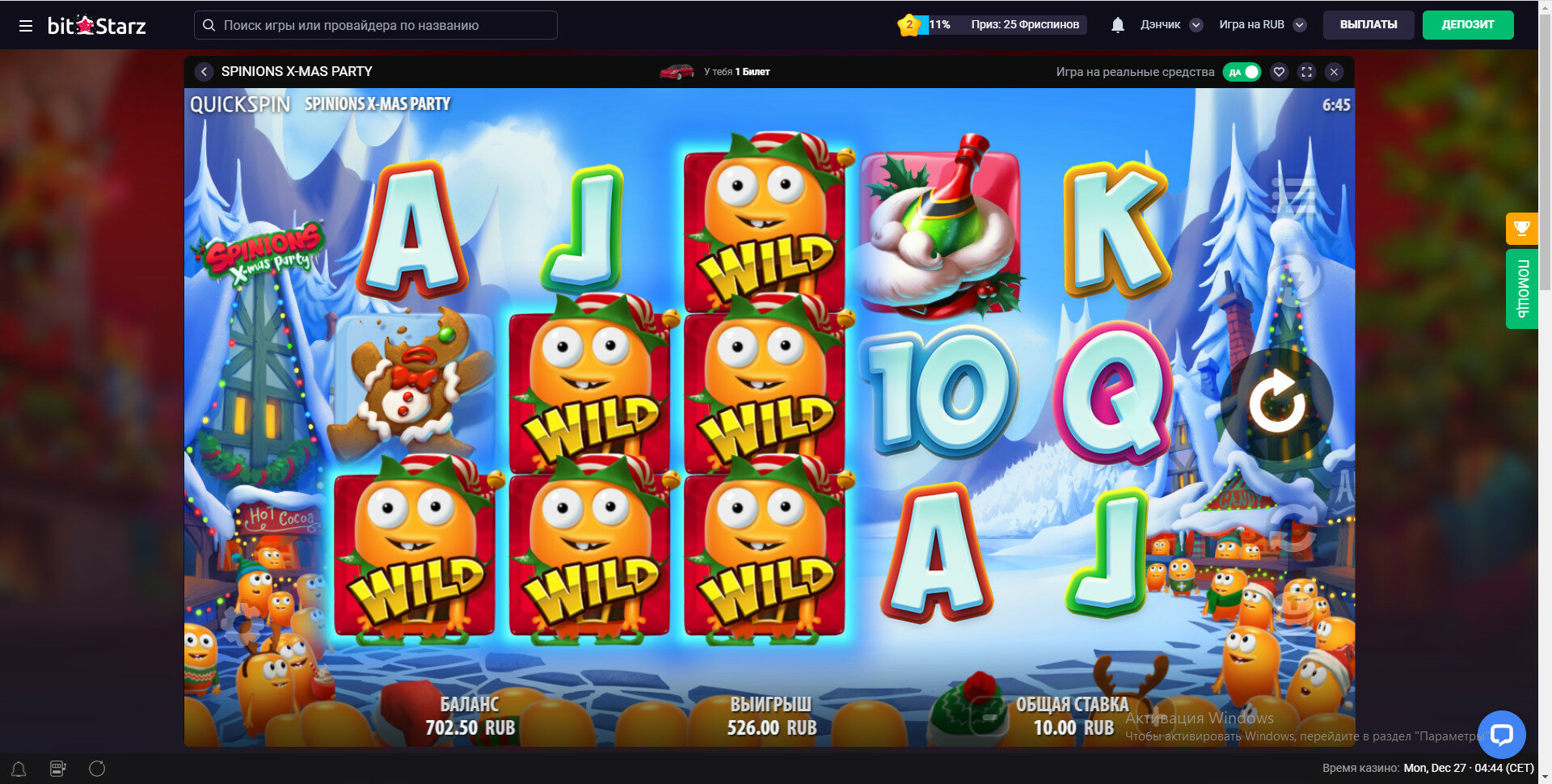Screen dimensions: 1552x784
Task: Open the yellow trophy side tab
Action: pyautogui.click(x=1521, y=228)
